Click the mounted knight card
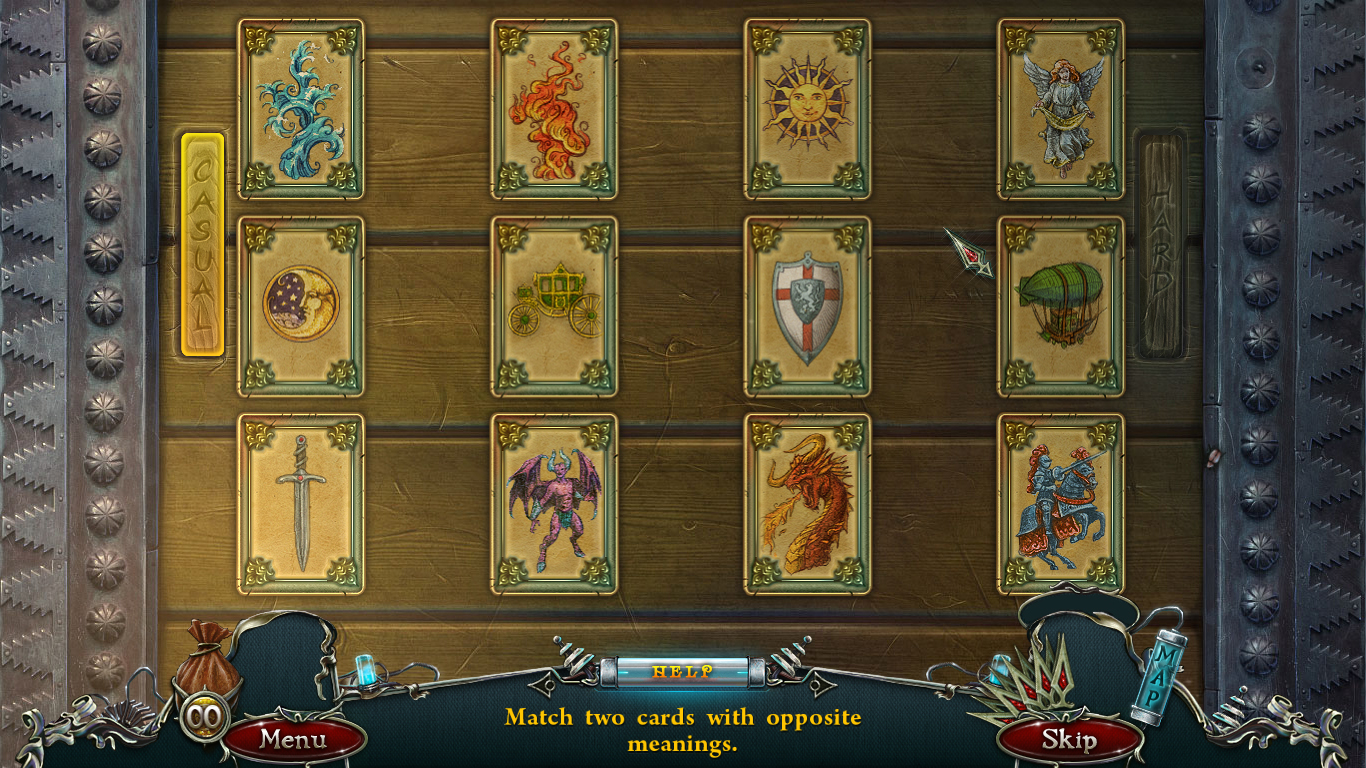This screenshot has height=768, width=1366. [x=1060, y=498]
